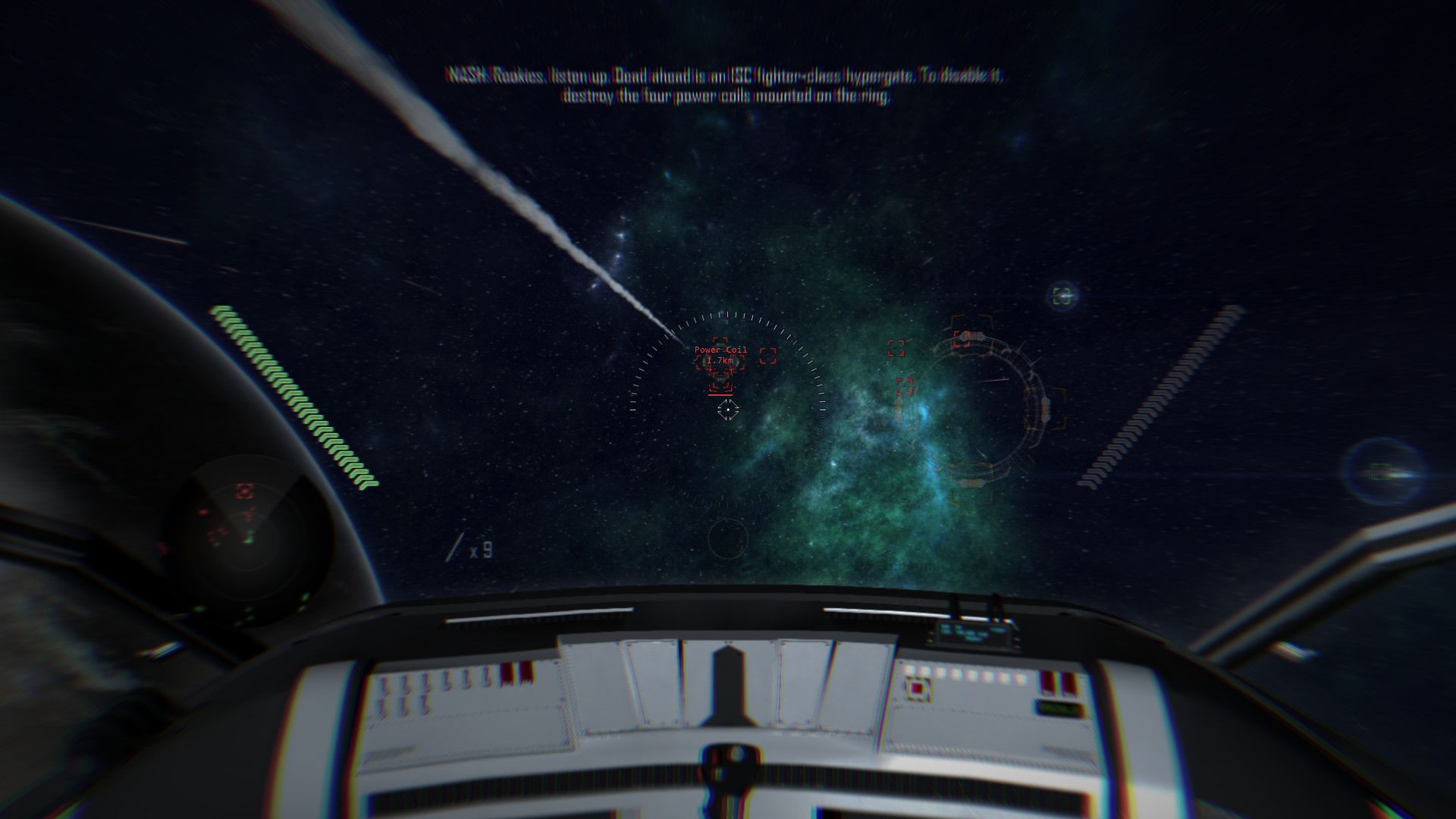Click the green status light on the right console
Viewport: 1456px width, 819px height.
pyautogui.click(x=1059, y=709)
